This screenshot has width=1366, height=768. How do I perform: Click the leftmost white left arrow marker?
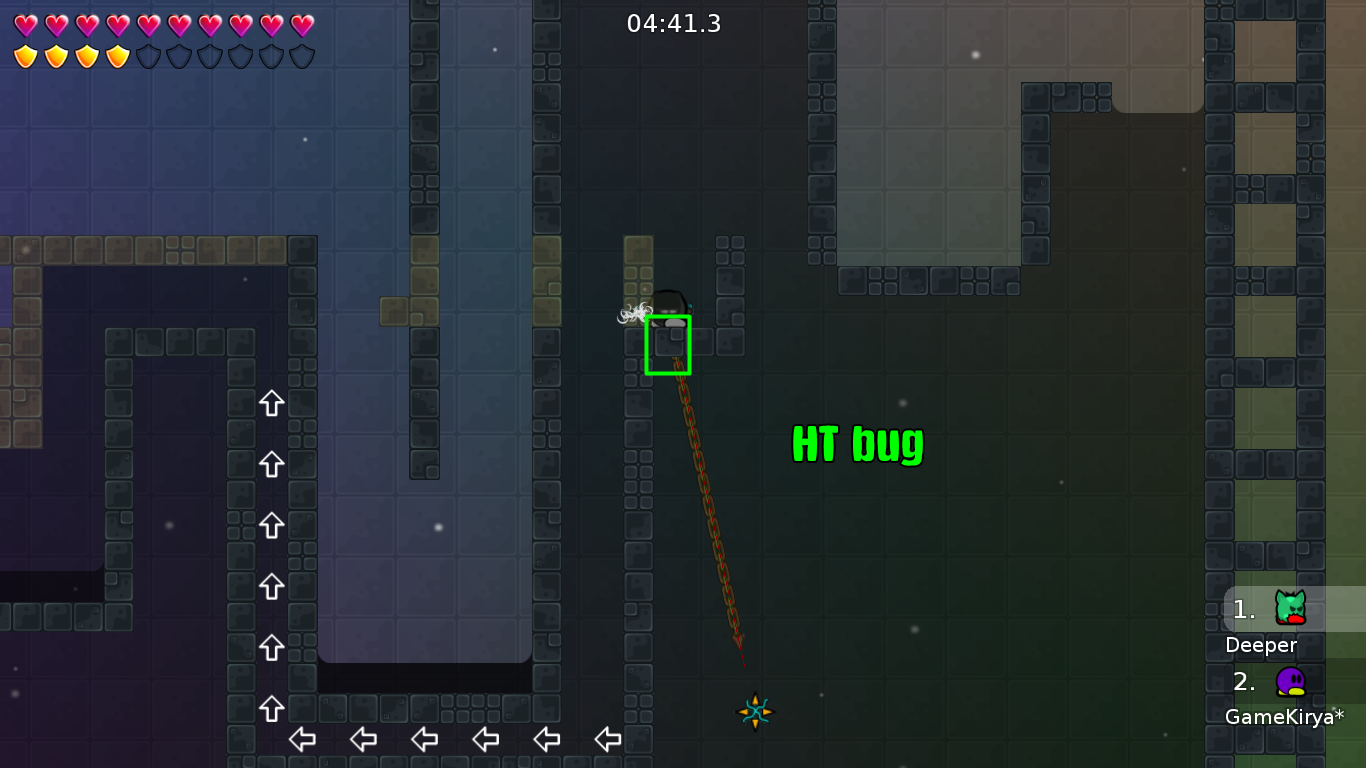pyautogui.click(x=302, y=740)
